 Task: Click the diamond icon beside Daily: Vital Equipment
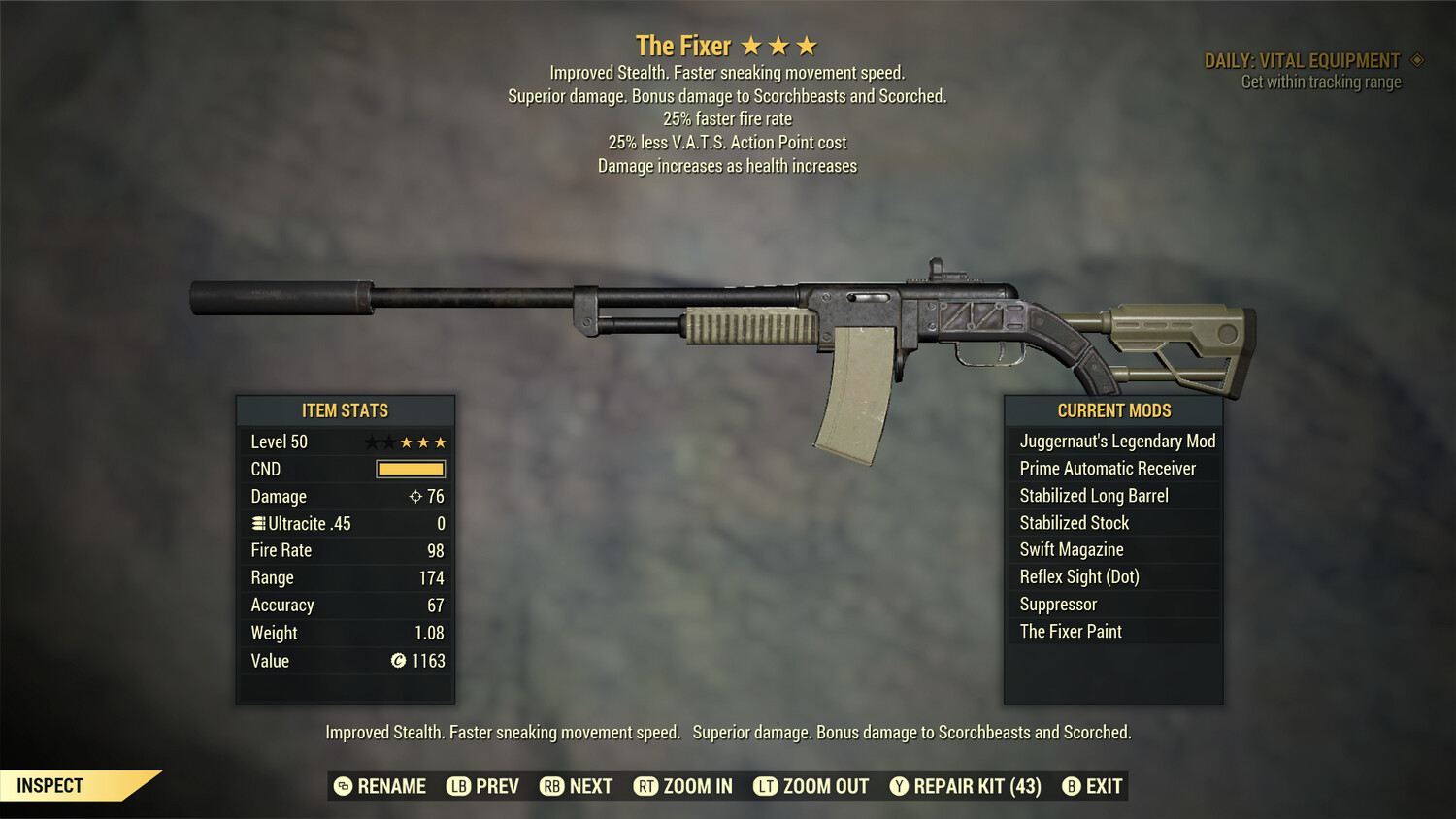(x=1417, y=59)
